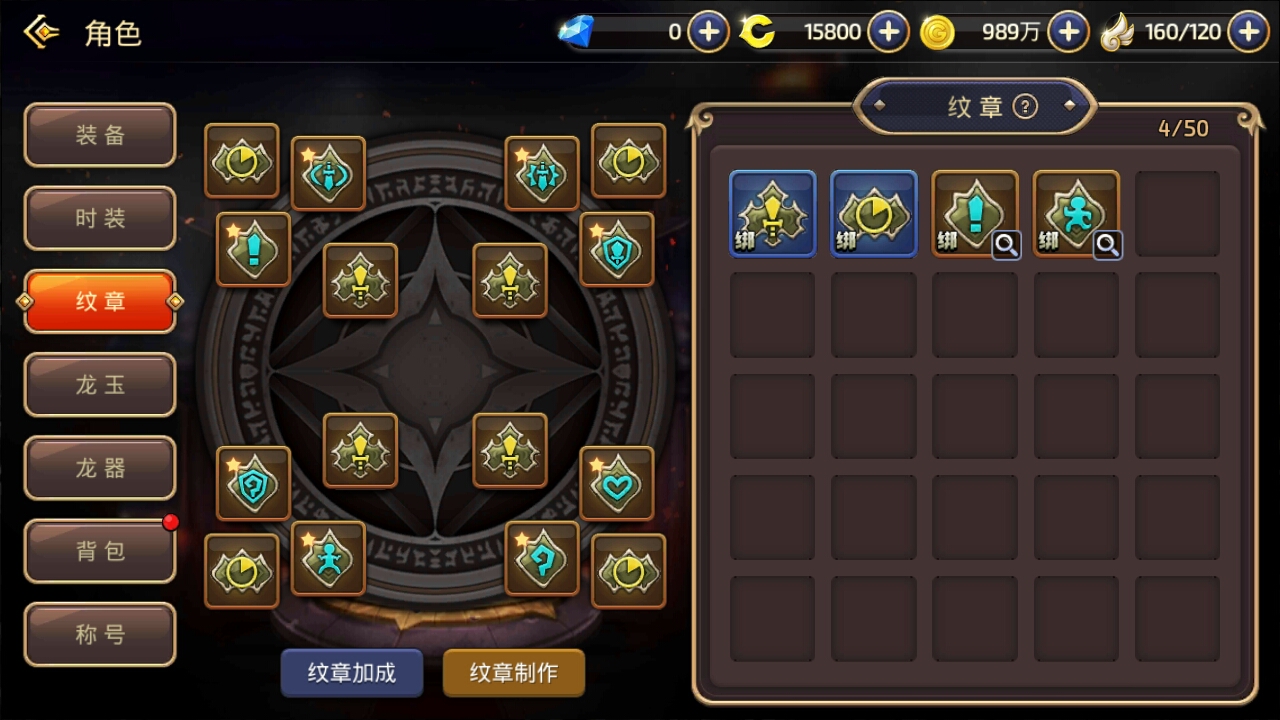
Task: Choose the running figure emblem in inventory
Action: click(1075, 213)
